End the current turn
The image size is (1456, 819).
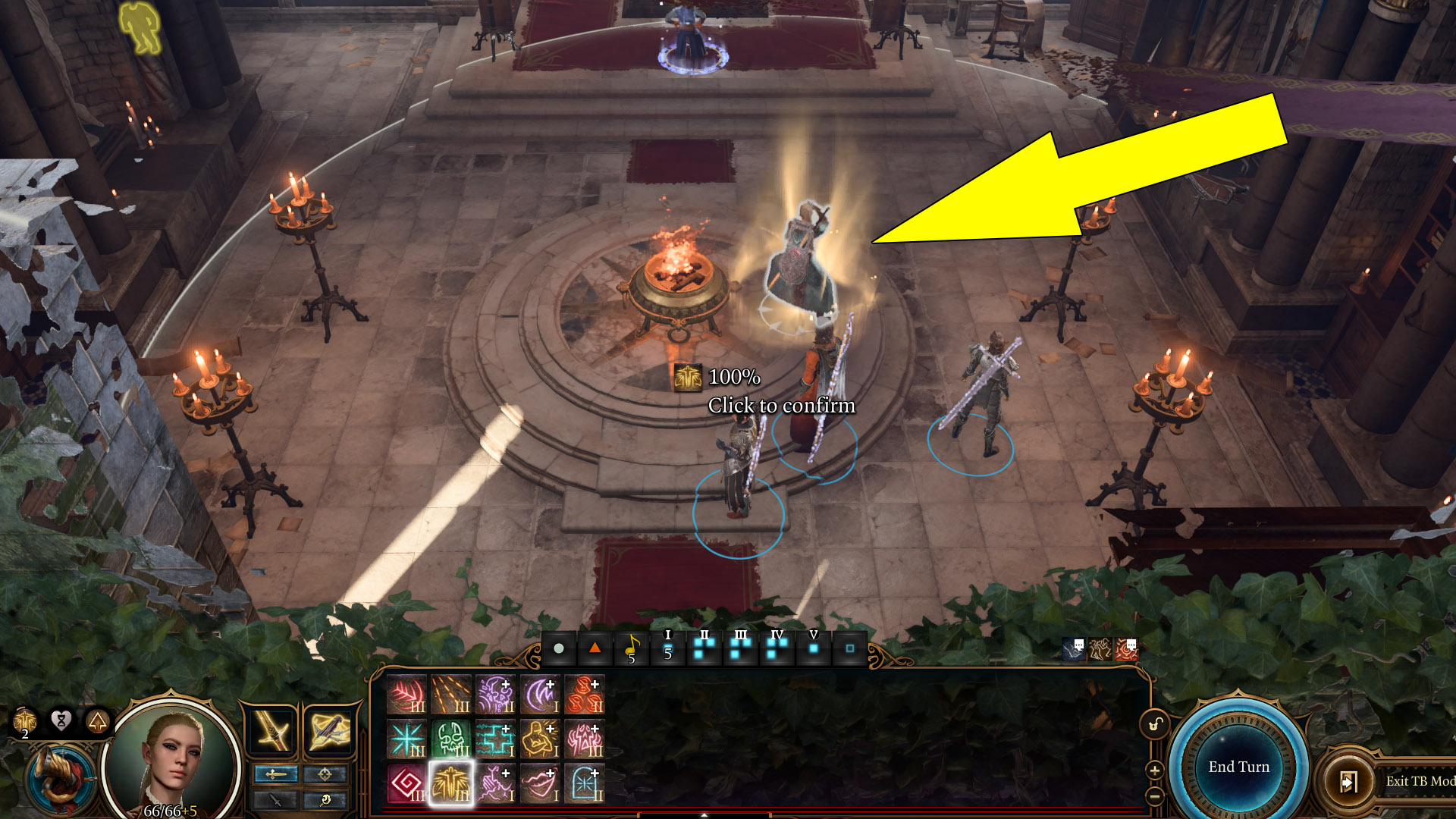coord(1238,767)
